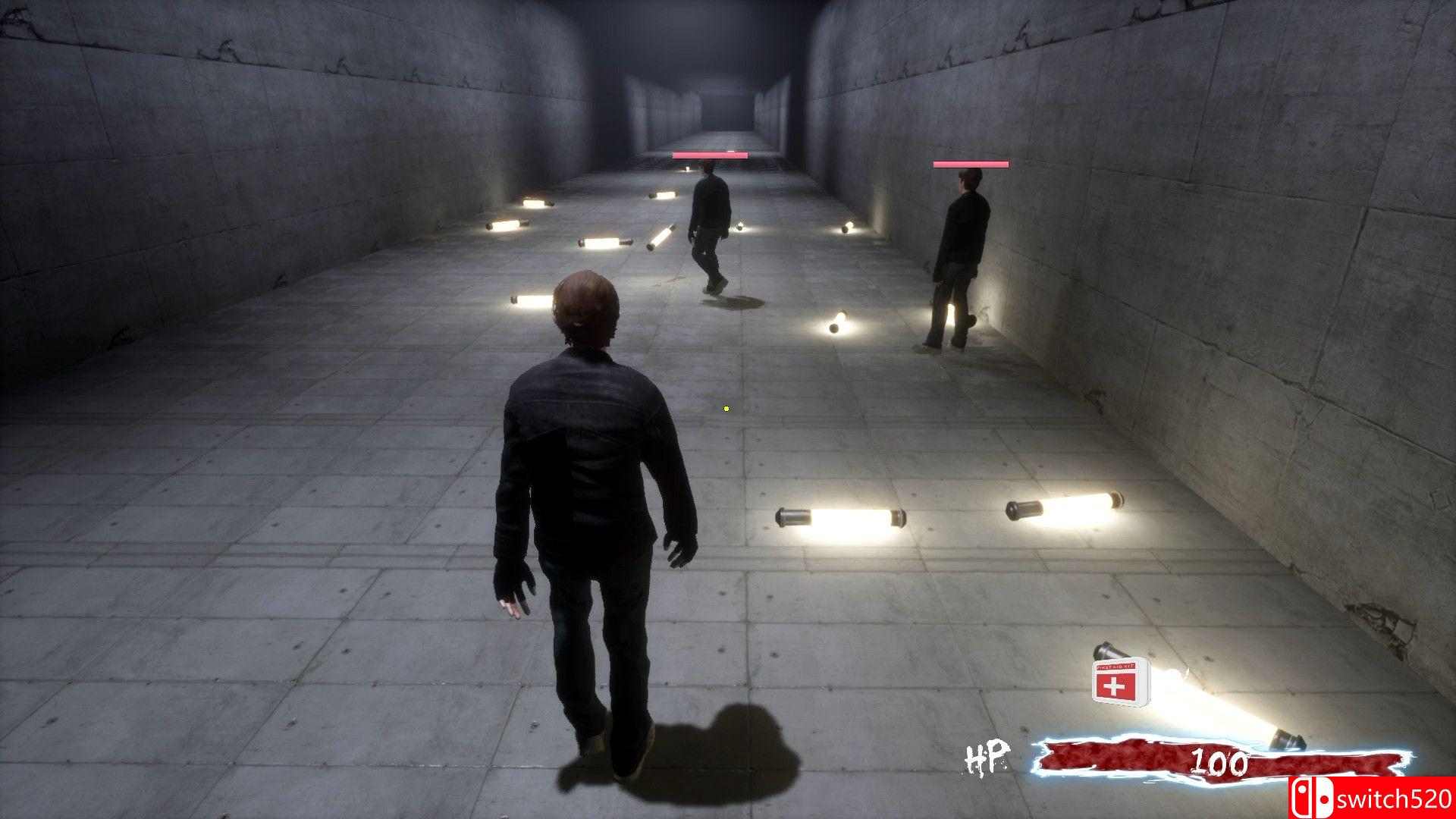The height and width of the screenshot is (819, 1456).
Task: Toggle the right-side enemy's health bar
Action: pos(971,162)
